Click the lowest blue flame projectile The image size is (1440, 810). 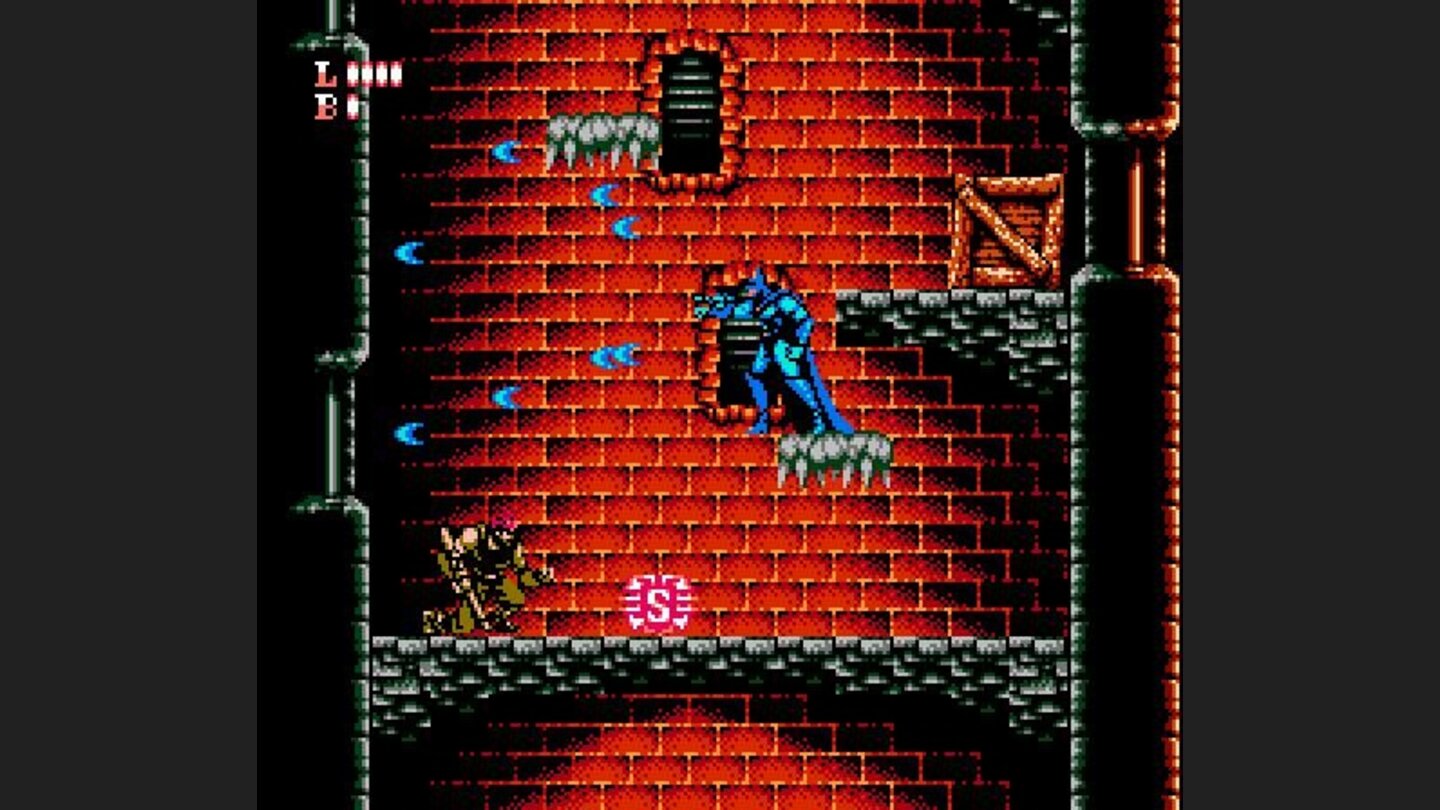tap(410, 435)
